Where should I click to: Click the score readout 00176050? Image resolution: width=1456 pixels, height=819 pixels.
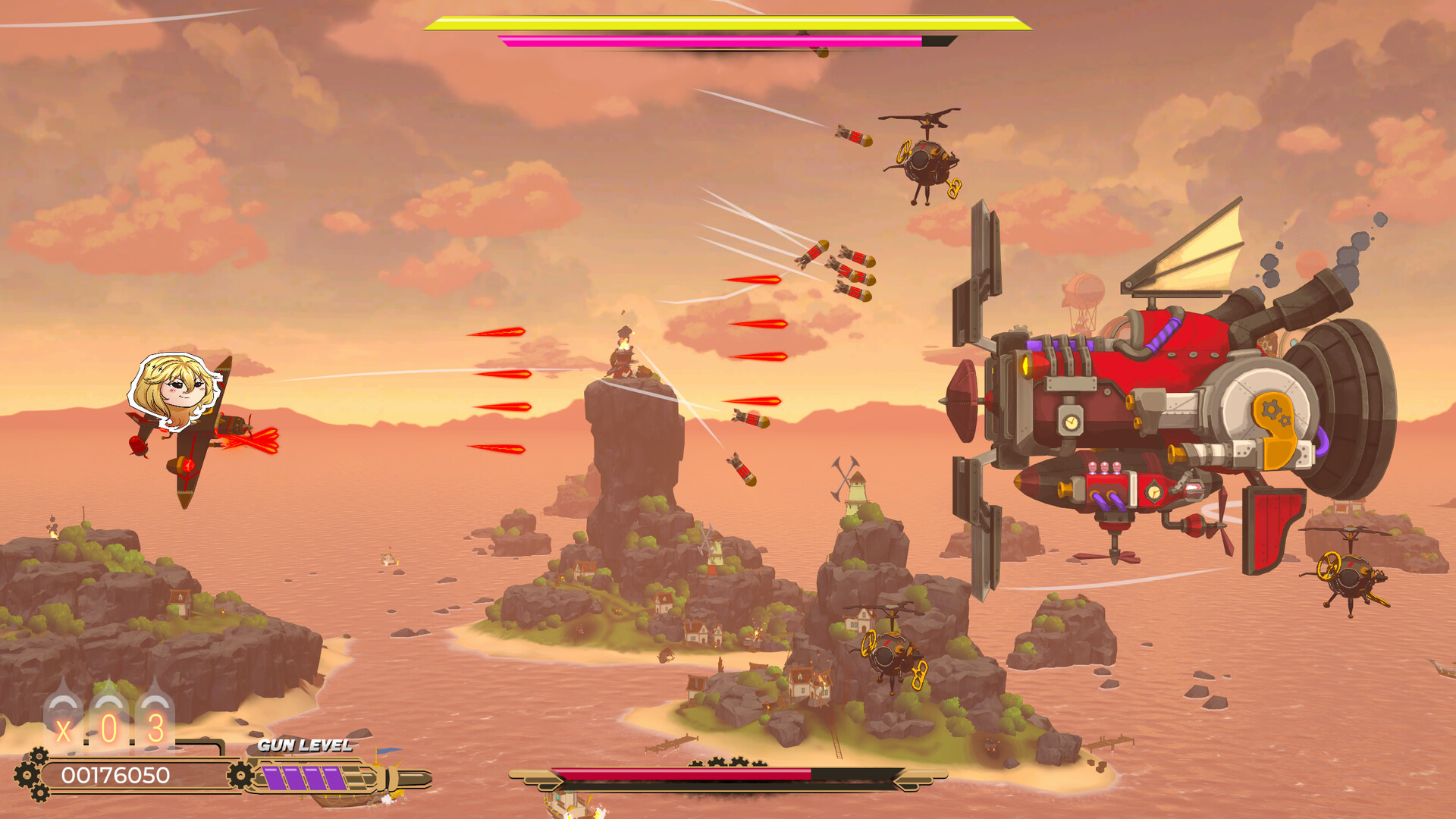pyautogui.click(x=115, y=775)
